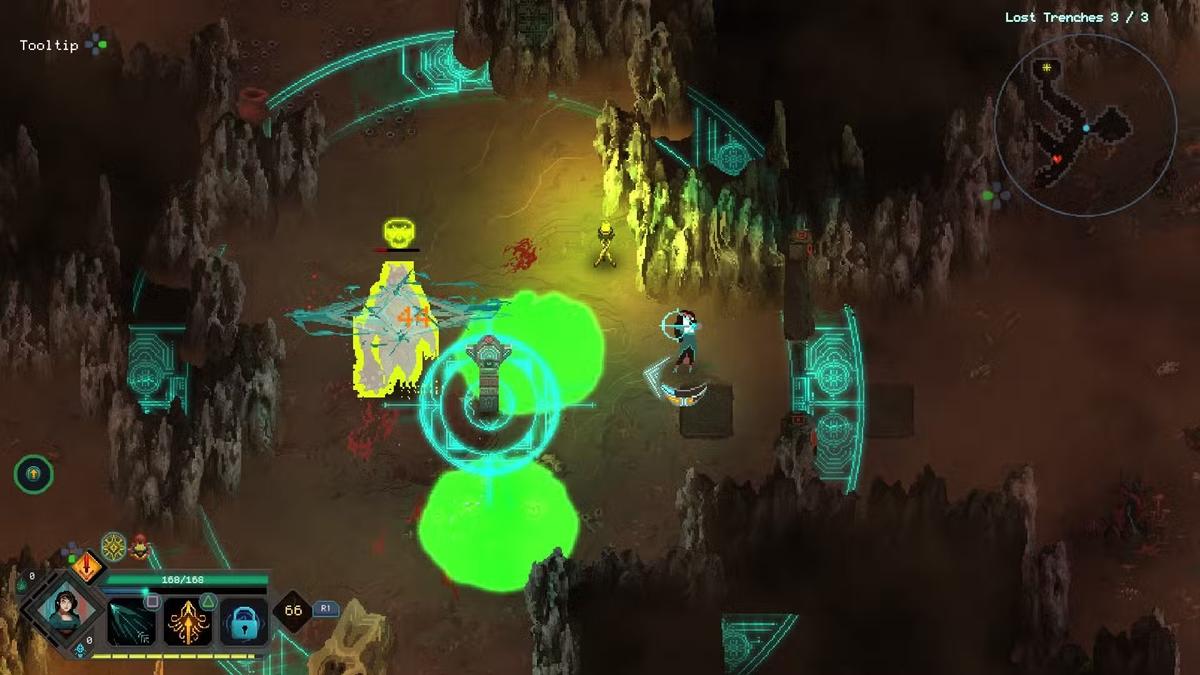1200x675 pixels.
Task: Open the circular minimap
Action: 1086,125
